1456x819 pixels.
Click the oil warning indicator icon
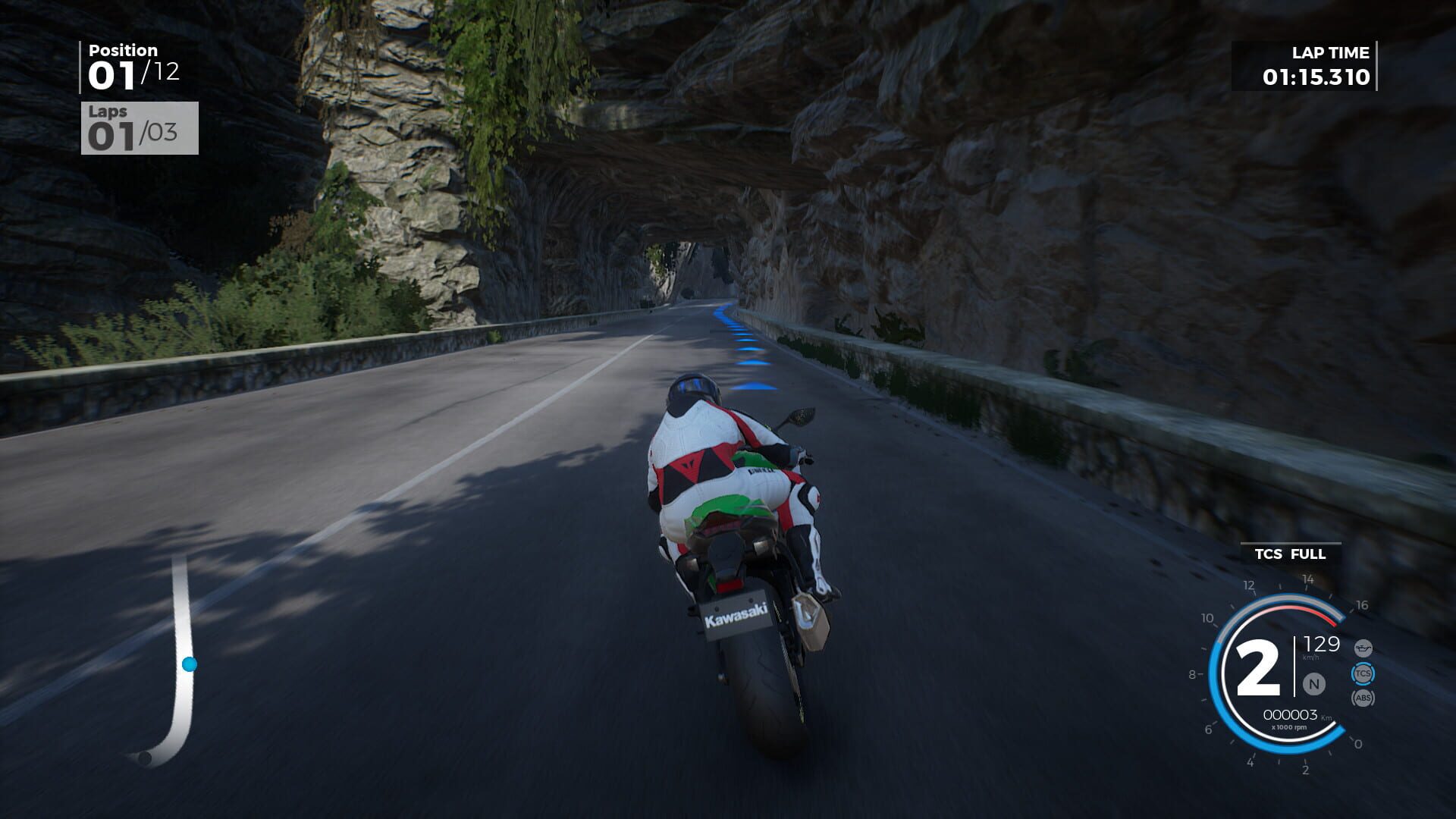1363,647
